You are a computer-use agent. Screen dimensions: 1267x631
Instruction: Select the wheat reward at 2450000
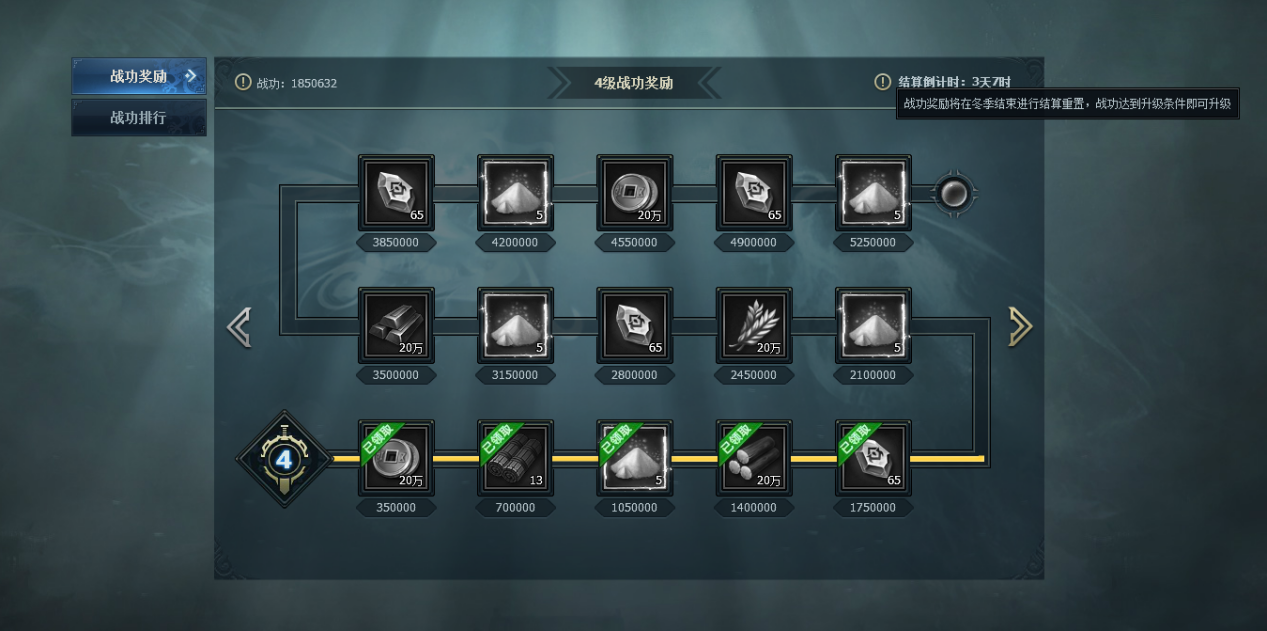[x=753, y=326]
